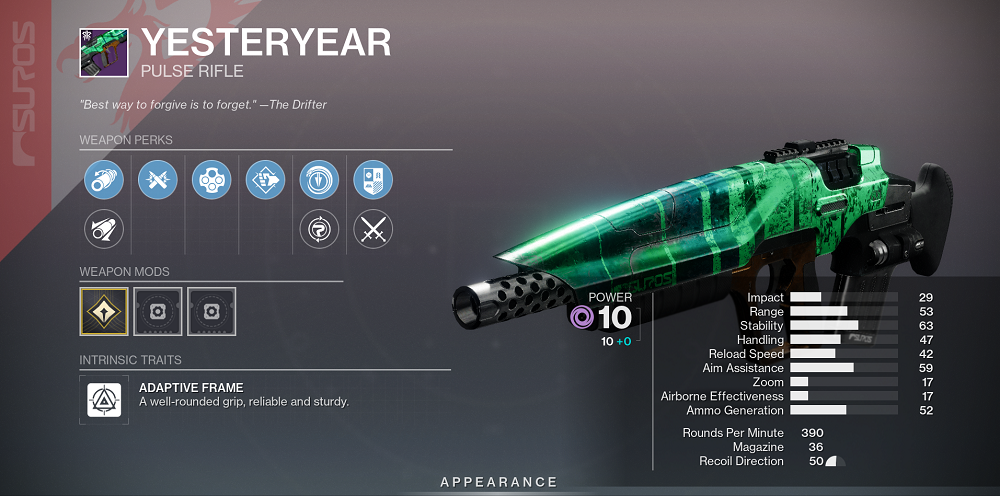Inspect the revolver cylinder perk icon
The width and height of the screenshot is (1000, 496).
click(x=211, y=179)
